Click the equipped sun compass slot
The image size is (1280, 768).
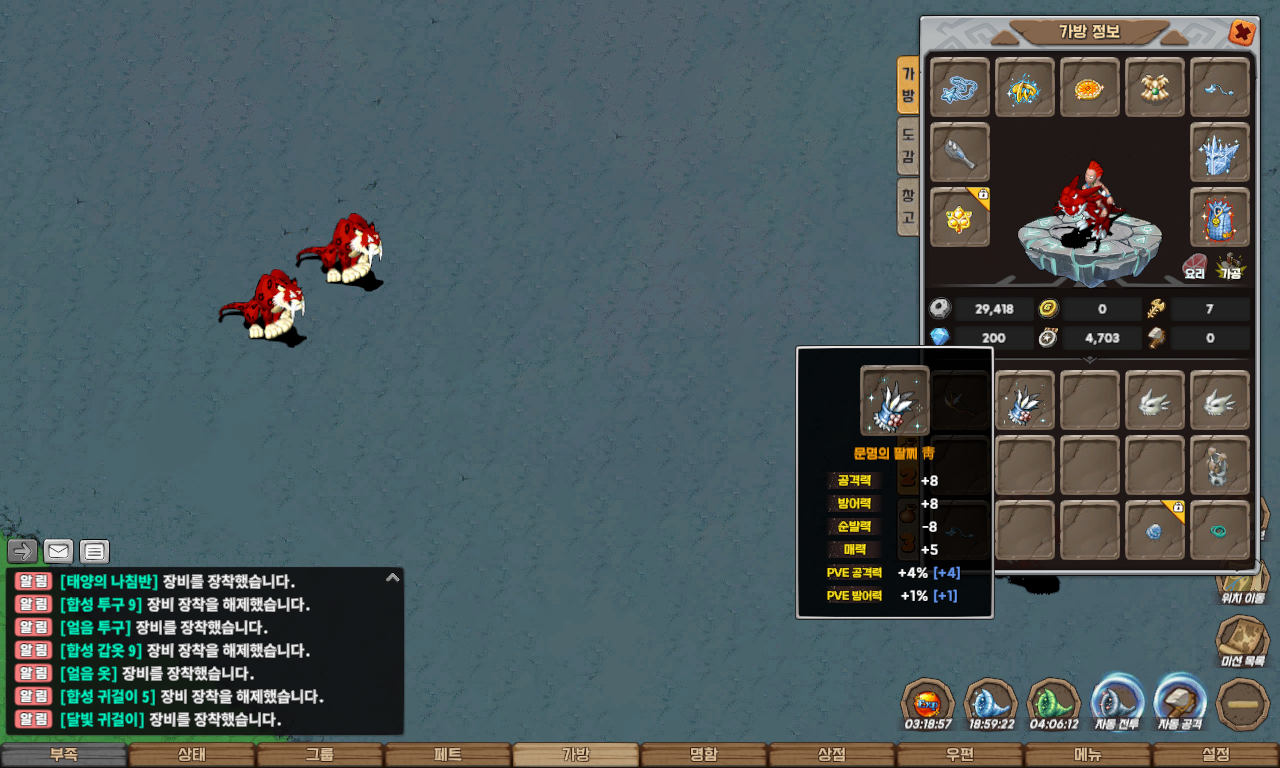point(1090,88)
